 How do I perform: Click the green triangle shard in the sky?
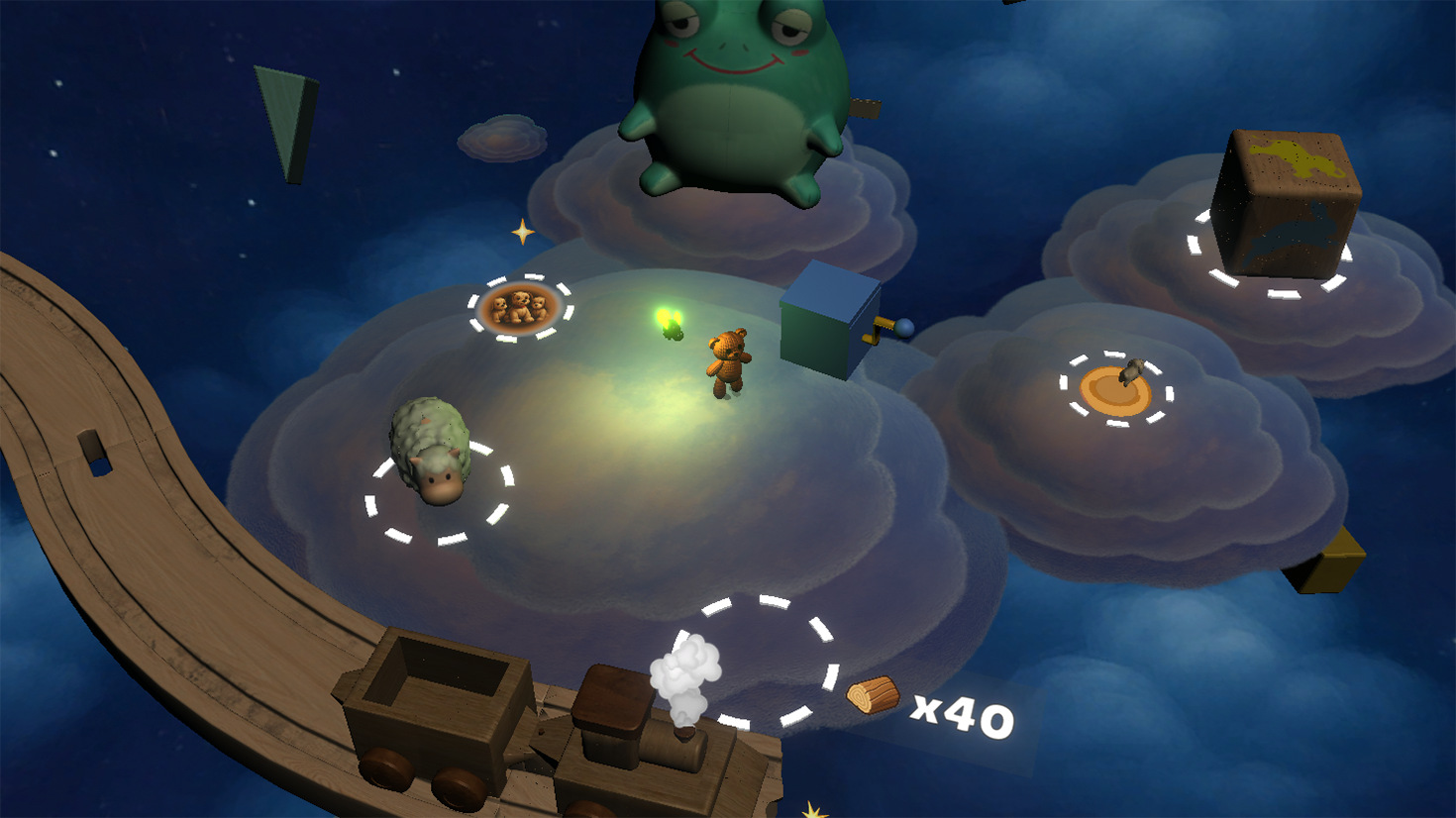coord(284,124)
